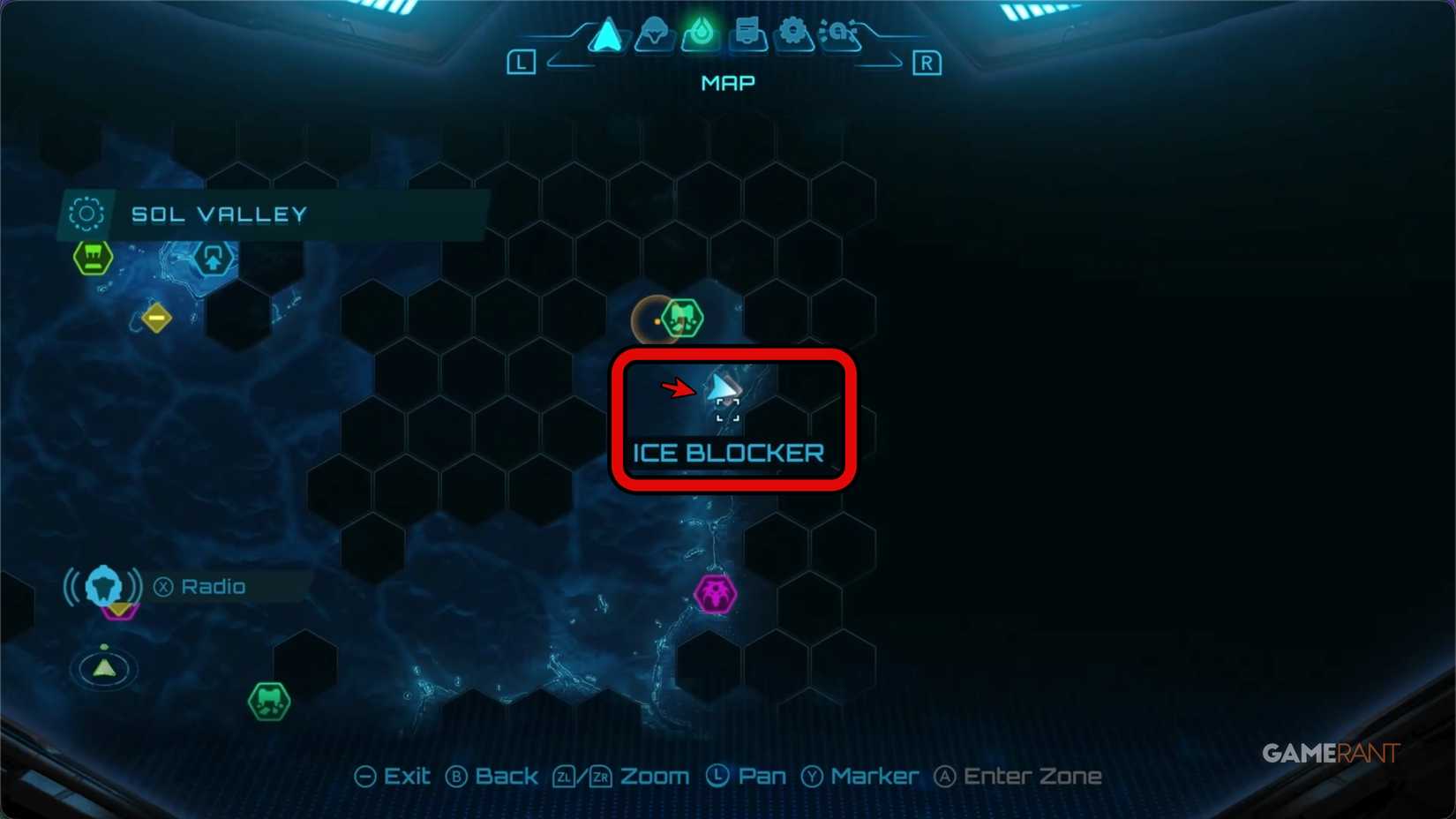Click the teal up-arrow hexagon icon
Viewport: 1456px width, 819px height.
212,259
